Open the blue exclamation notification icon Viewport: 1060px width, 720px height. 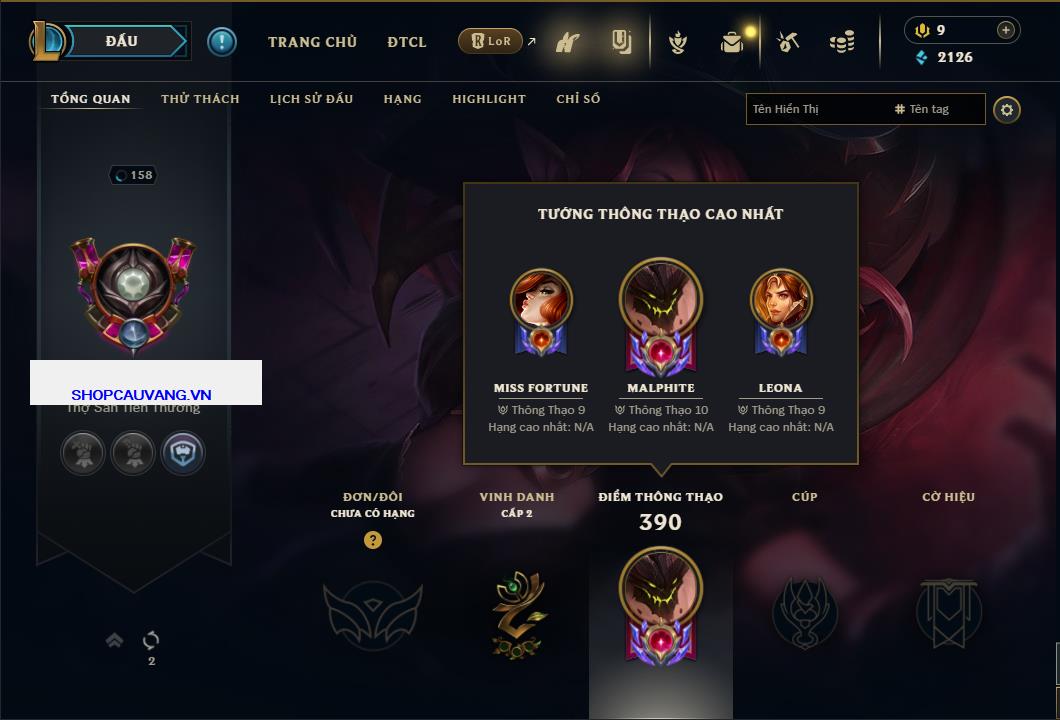click(222, 41)
